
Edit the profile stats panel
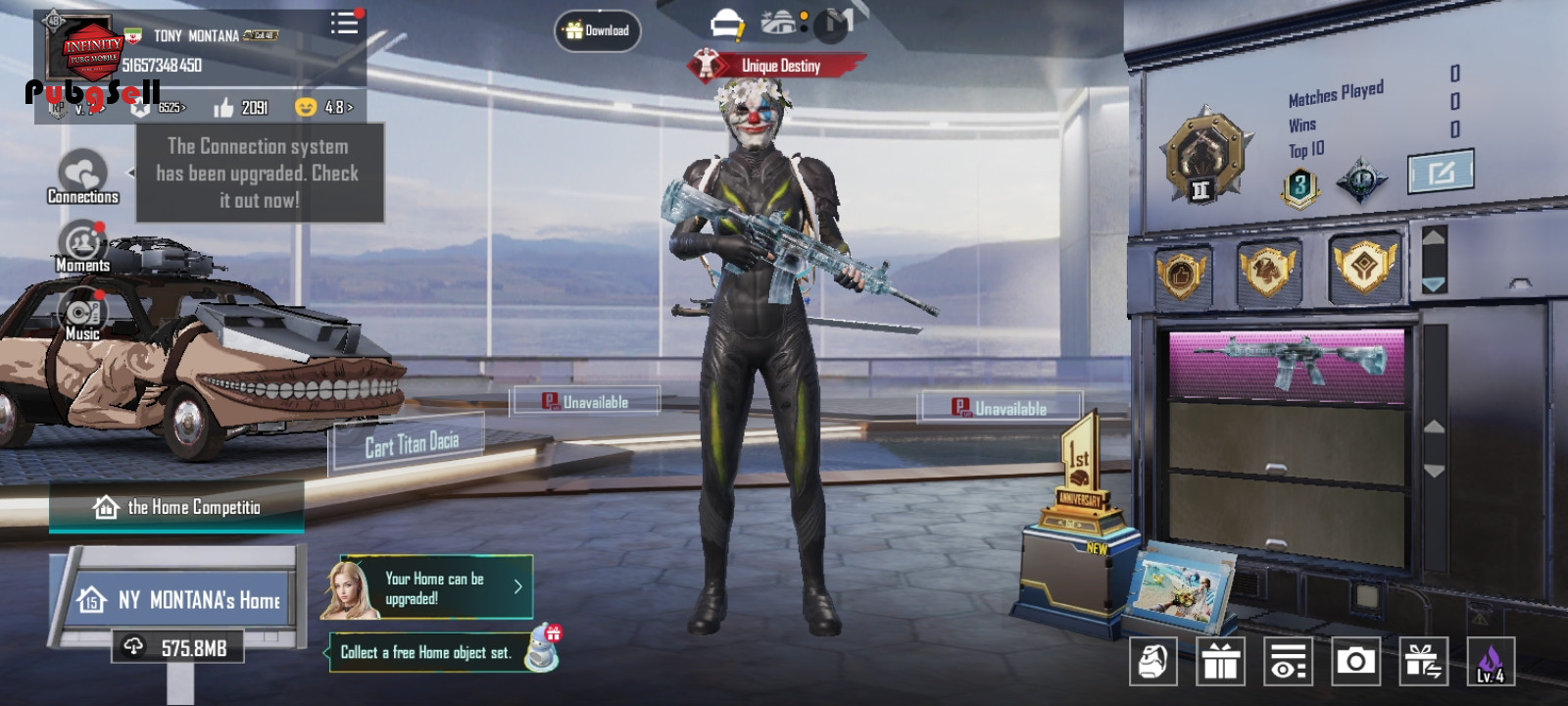click(x=1440, y=174)
